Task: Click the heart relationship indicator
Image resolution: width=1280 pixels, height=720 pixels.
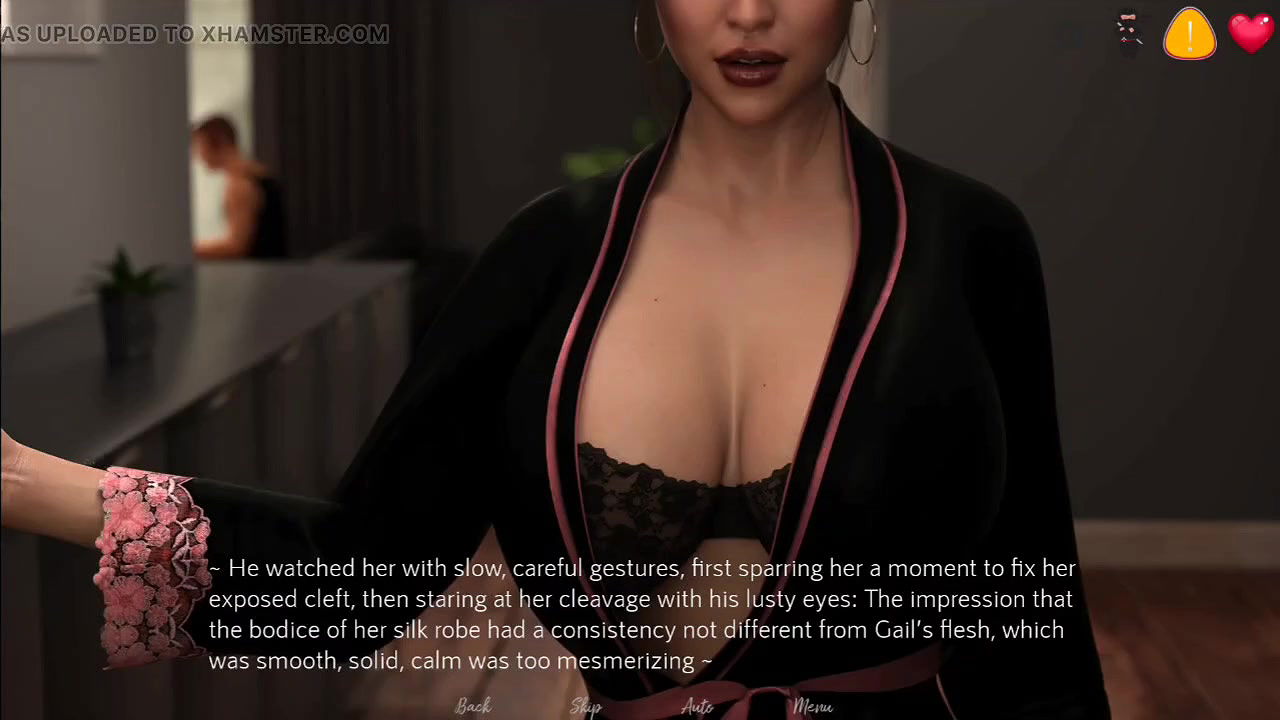Action: pyautogui.click(x=1251, y=33)
